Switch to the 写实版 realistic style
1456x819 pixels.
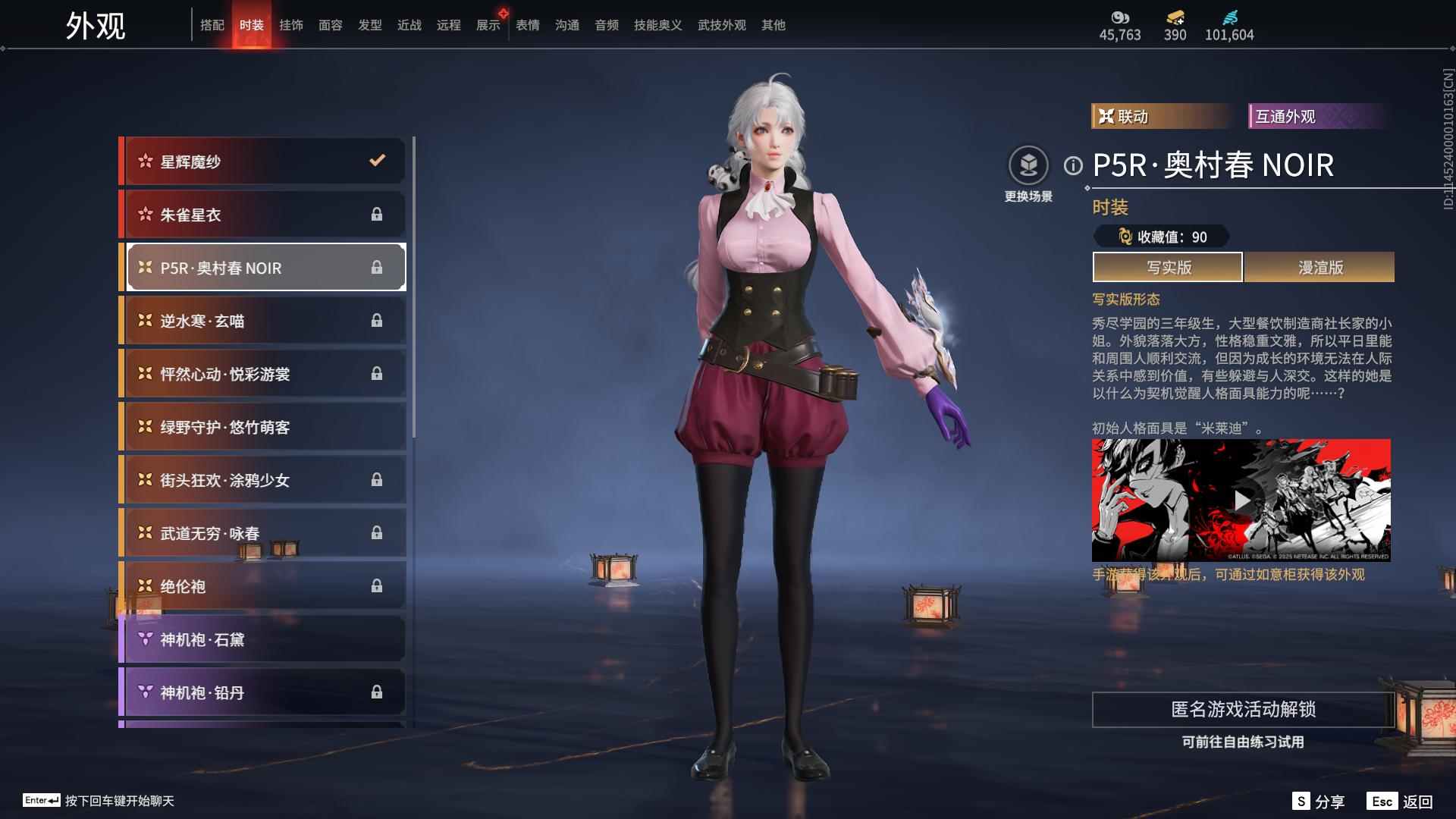(1168, 267)
